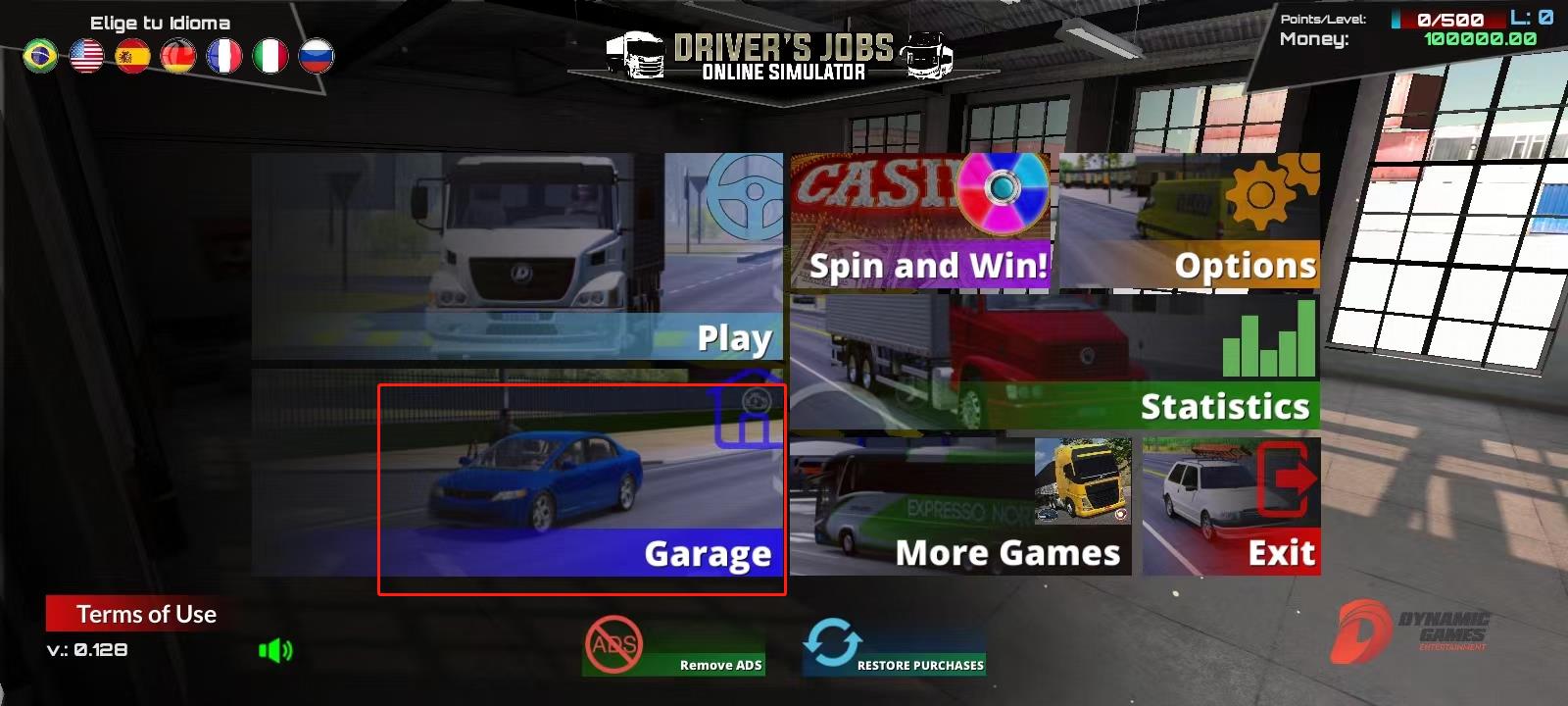Choose the German flag language option
The image size is (1568, 706).
tap(179, 56)
